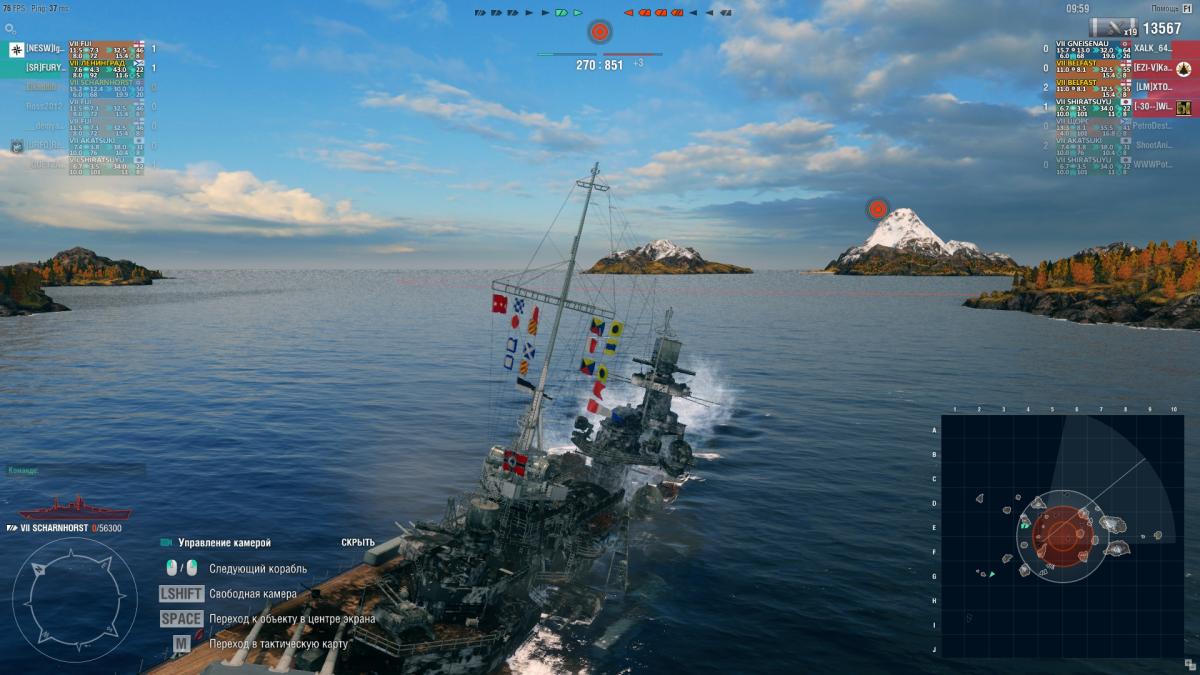Select the [EZI-V] enemy Belfast player row
Viewport: 1200px width, 675px height.
(1120, 67)
